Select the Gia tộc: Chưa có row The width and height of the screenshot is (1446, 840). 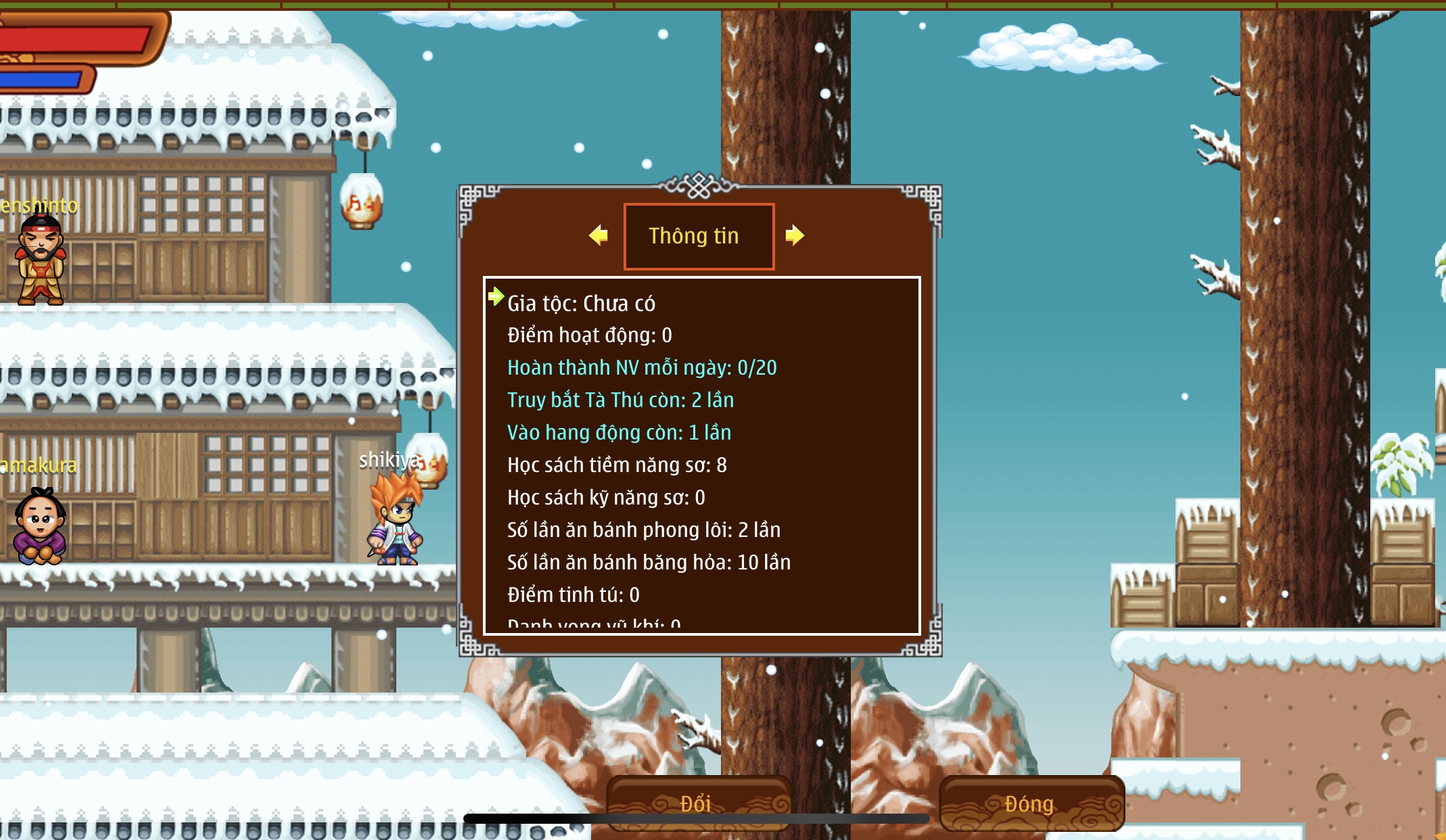pos(581,304)
